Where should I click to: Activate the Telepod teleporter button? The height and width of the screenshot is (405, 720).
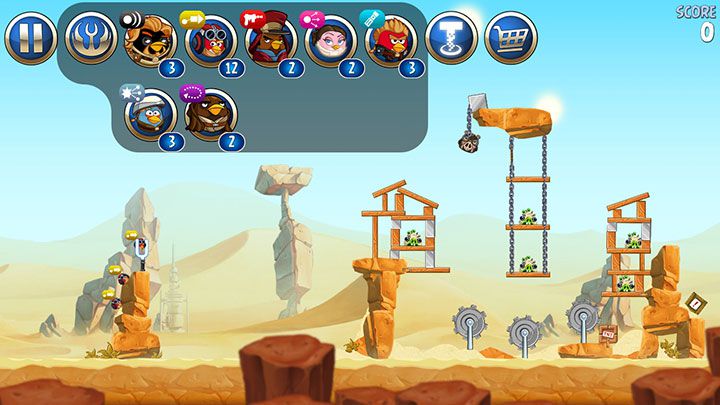point(450,38)
